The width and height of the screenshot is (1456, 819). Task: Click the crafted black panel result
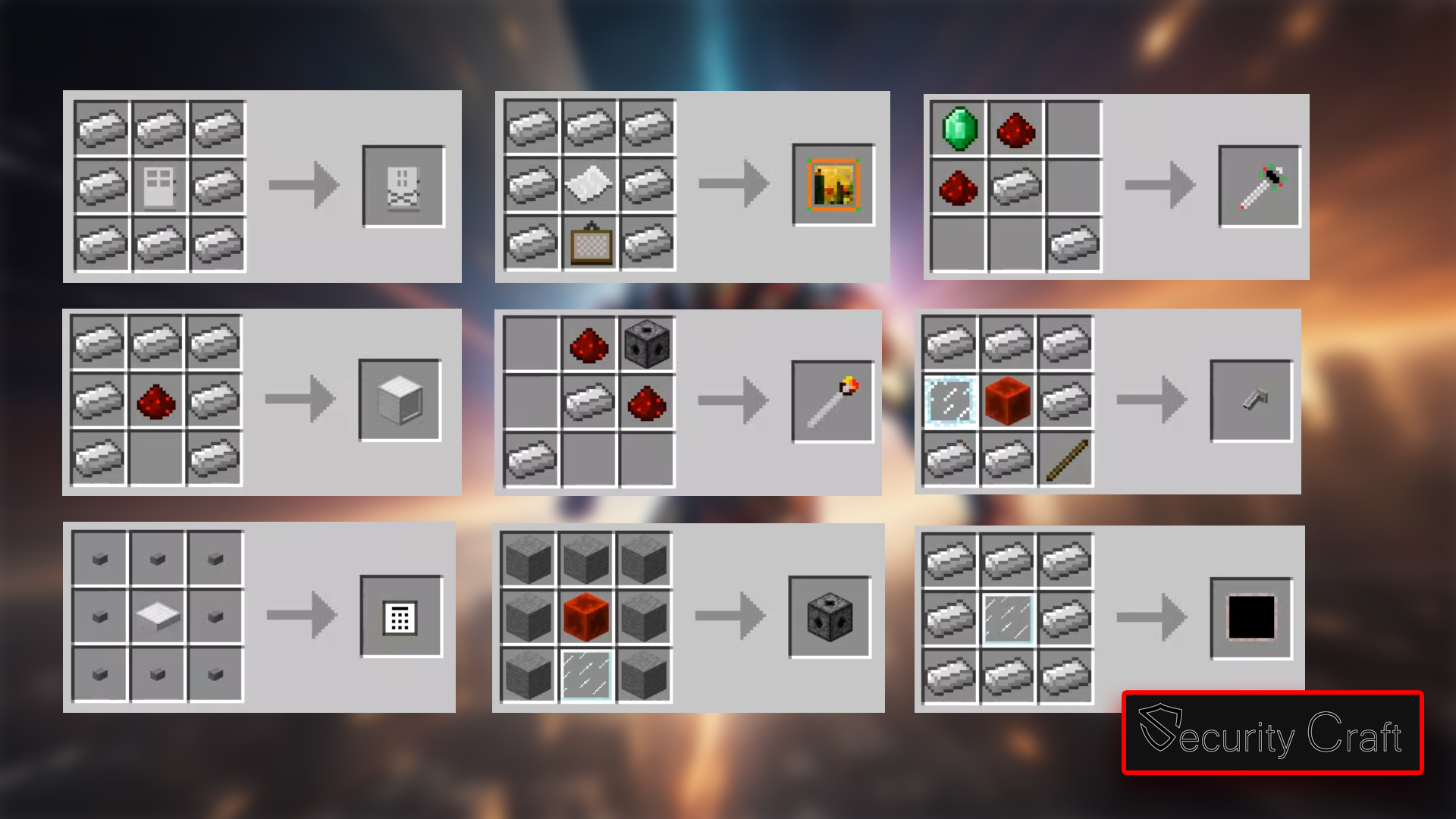click(1252, 616)
